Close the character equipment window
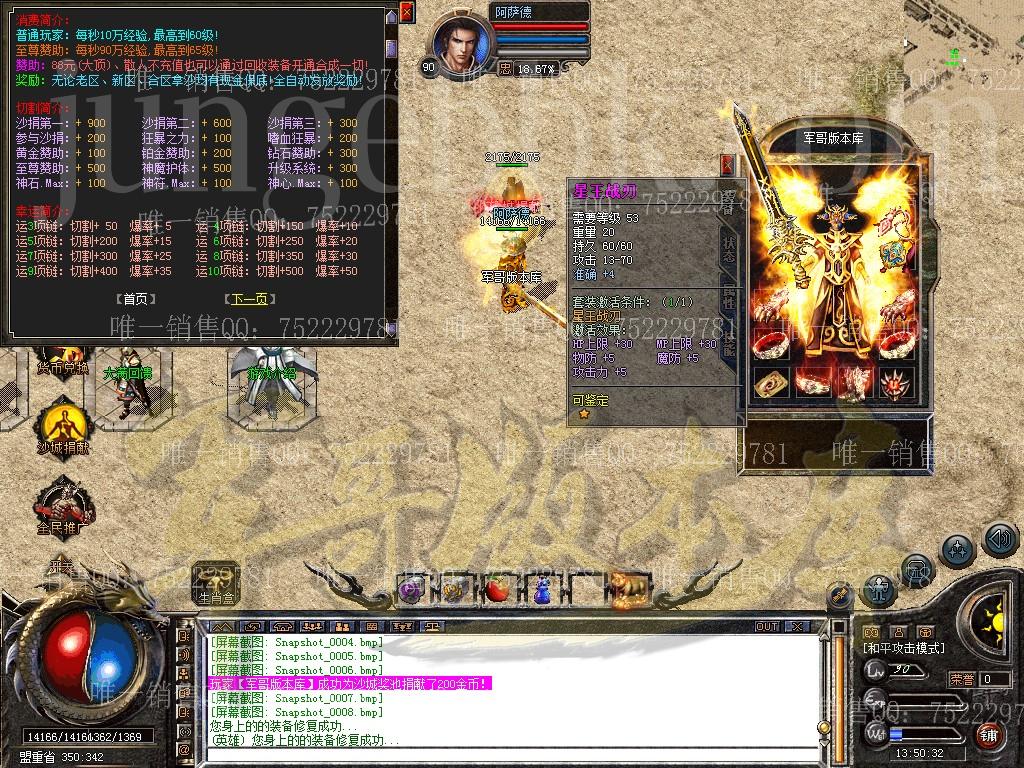This screenshot has height=768, width=1024. point(727,166)
